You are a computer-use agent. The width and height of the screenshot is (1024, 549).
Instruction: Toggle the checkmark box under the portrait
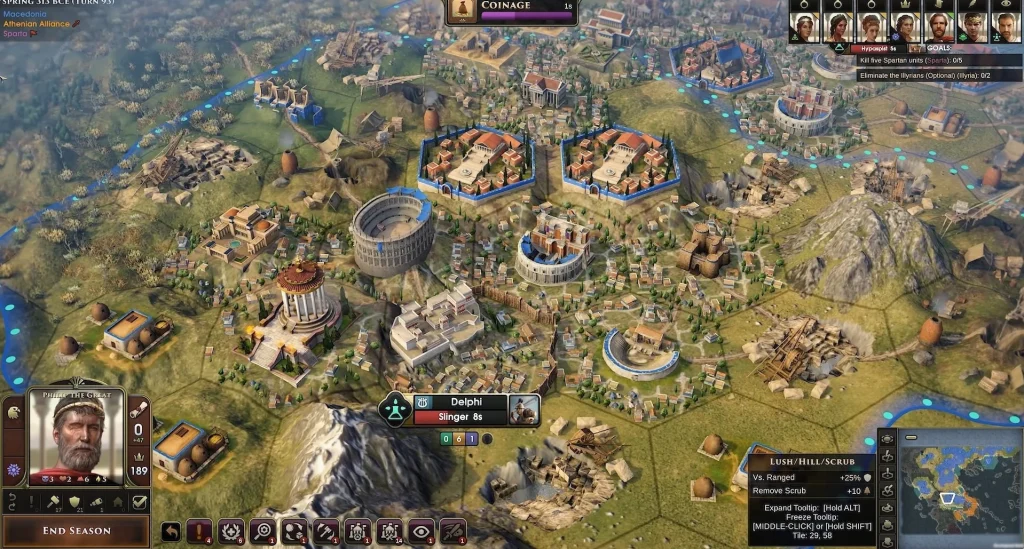(140, 502)
